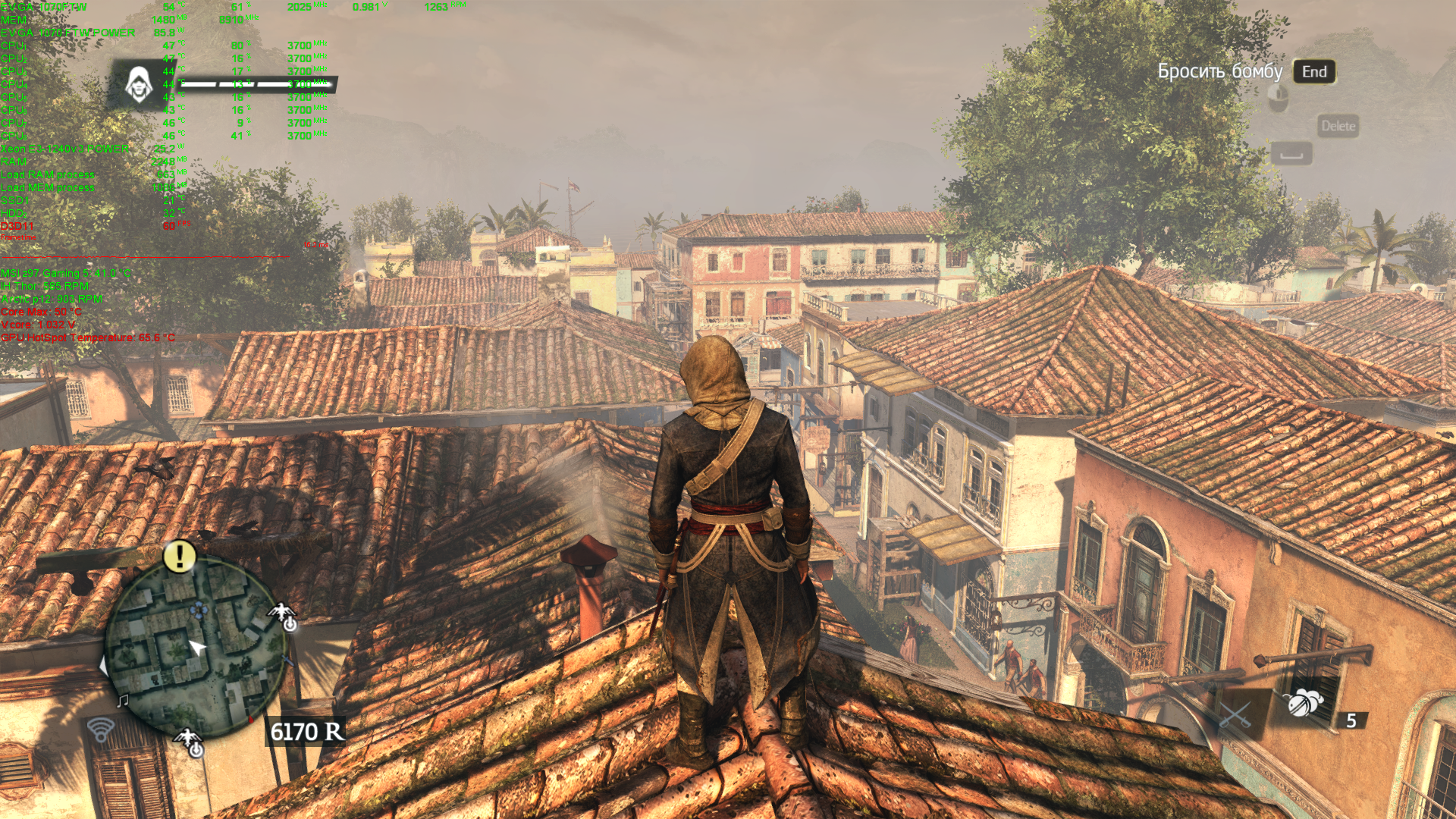Screen dimensions: 1456x819
Task: Click the circular minimap
Action: point(195,646)
